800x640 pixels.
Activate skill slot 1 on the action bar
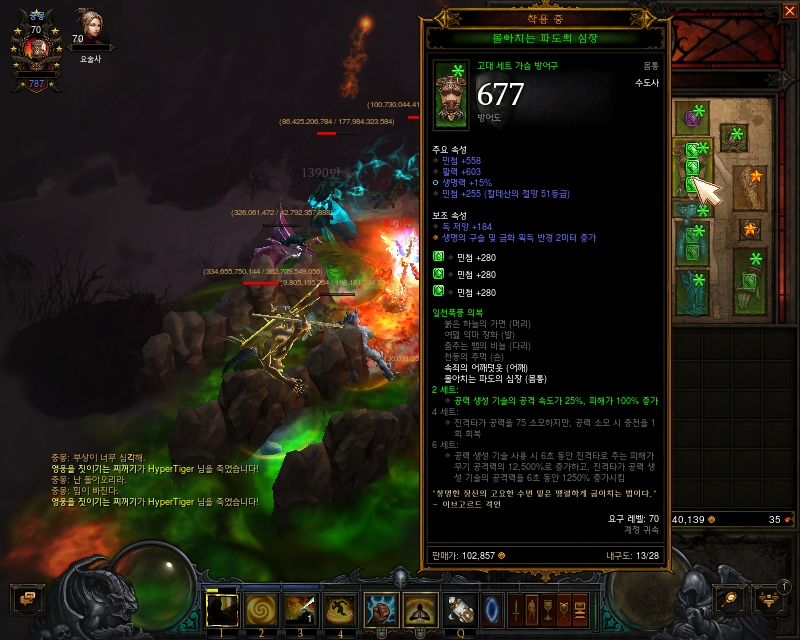(221, 608)
